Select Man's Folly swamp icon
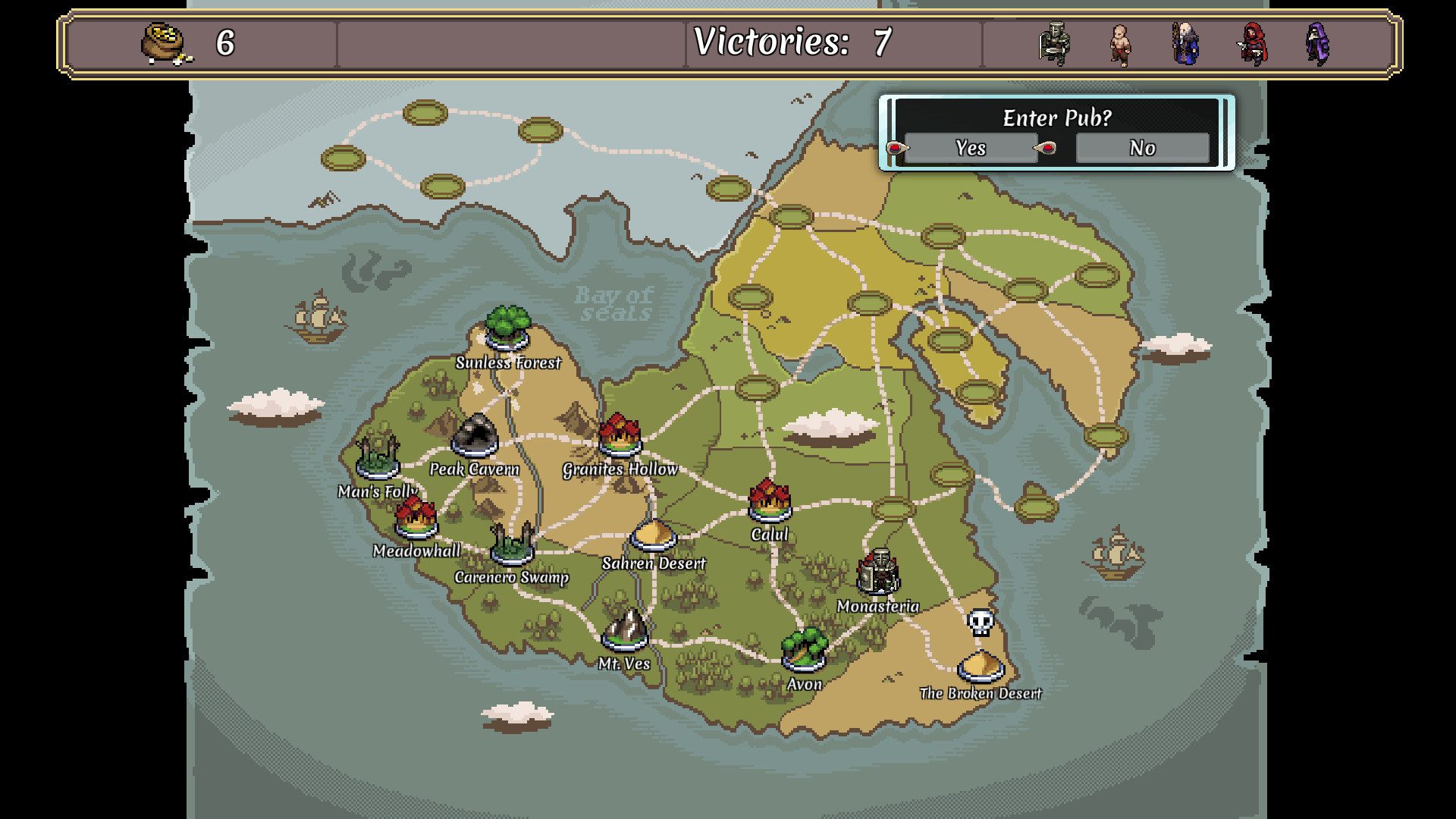1456x819 pixels. [x=377, y=459]
